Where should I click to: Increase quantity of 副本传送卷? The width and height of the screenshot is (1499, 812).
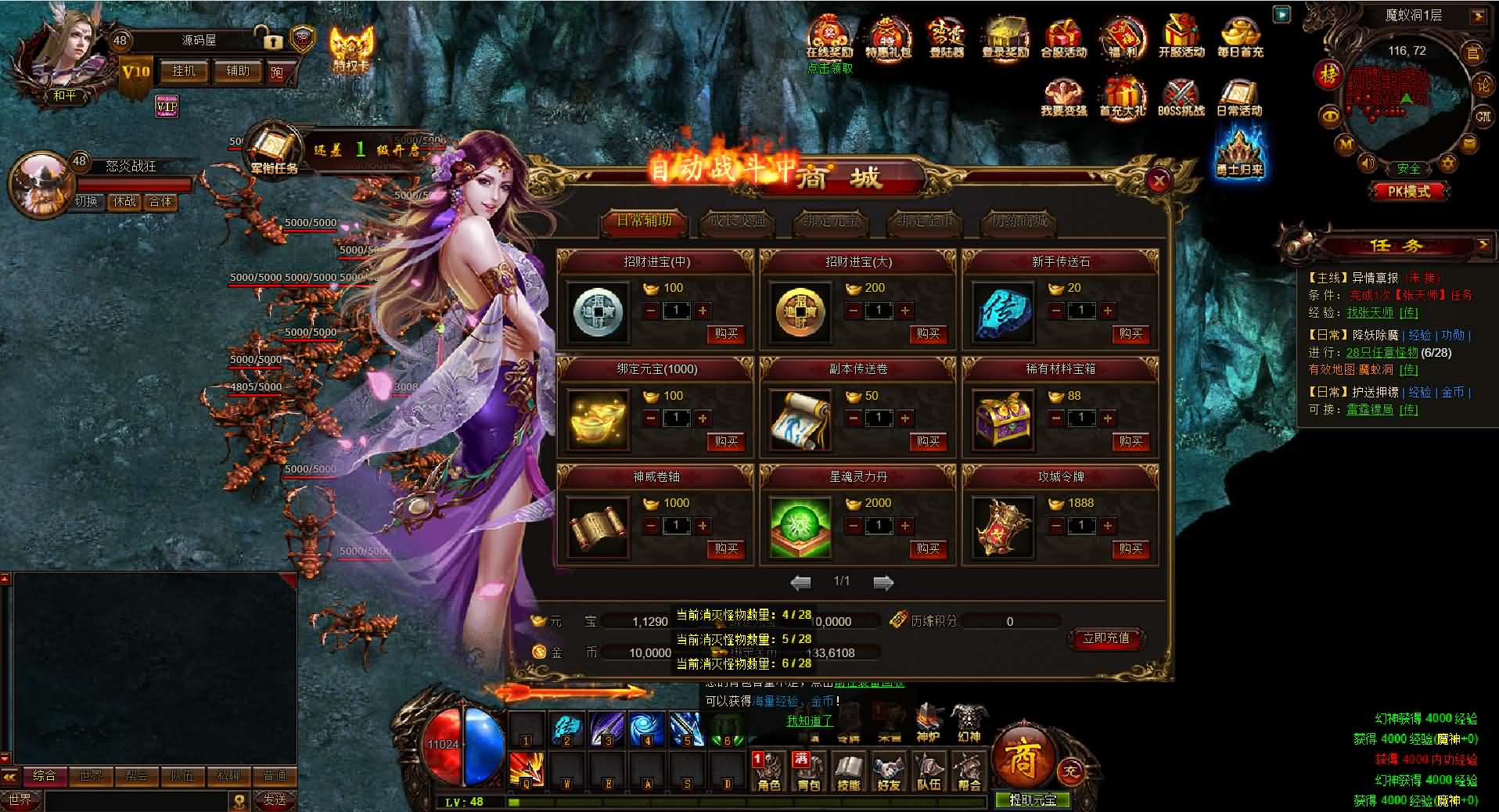(905, 419)
